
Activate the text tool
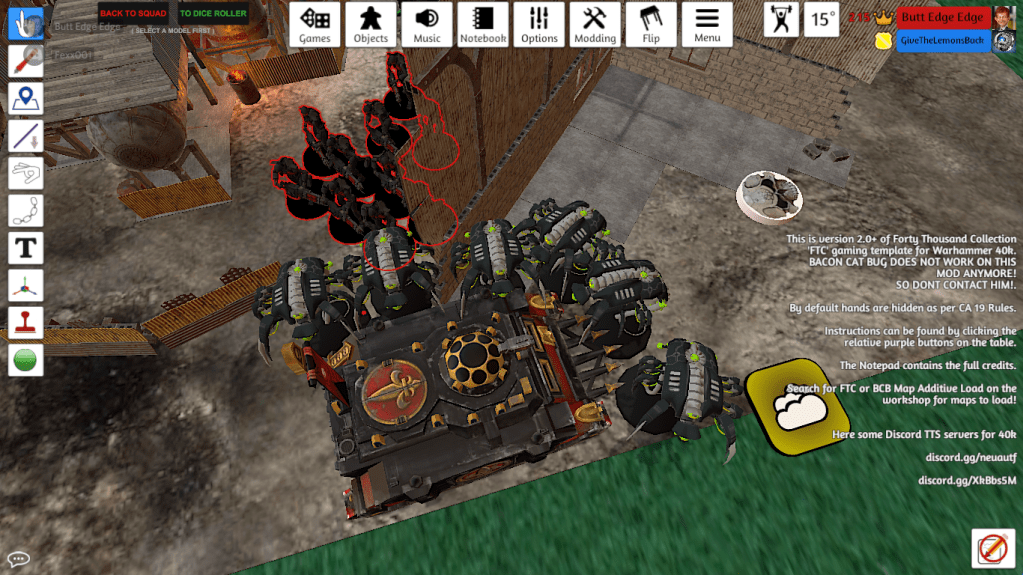point(25,247)
